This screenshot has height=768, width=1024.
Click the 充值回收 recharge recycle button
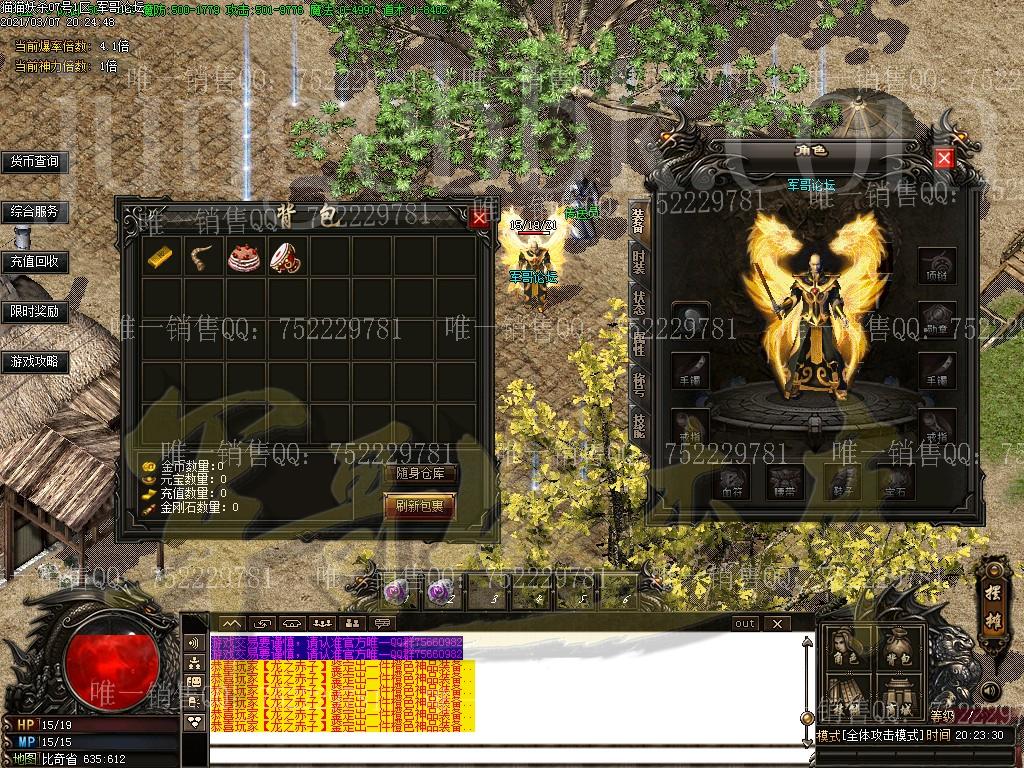click(x=35, y=262)
